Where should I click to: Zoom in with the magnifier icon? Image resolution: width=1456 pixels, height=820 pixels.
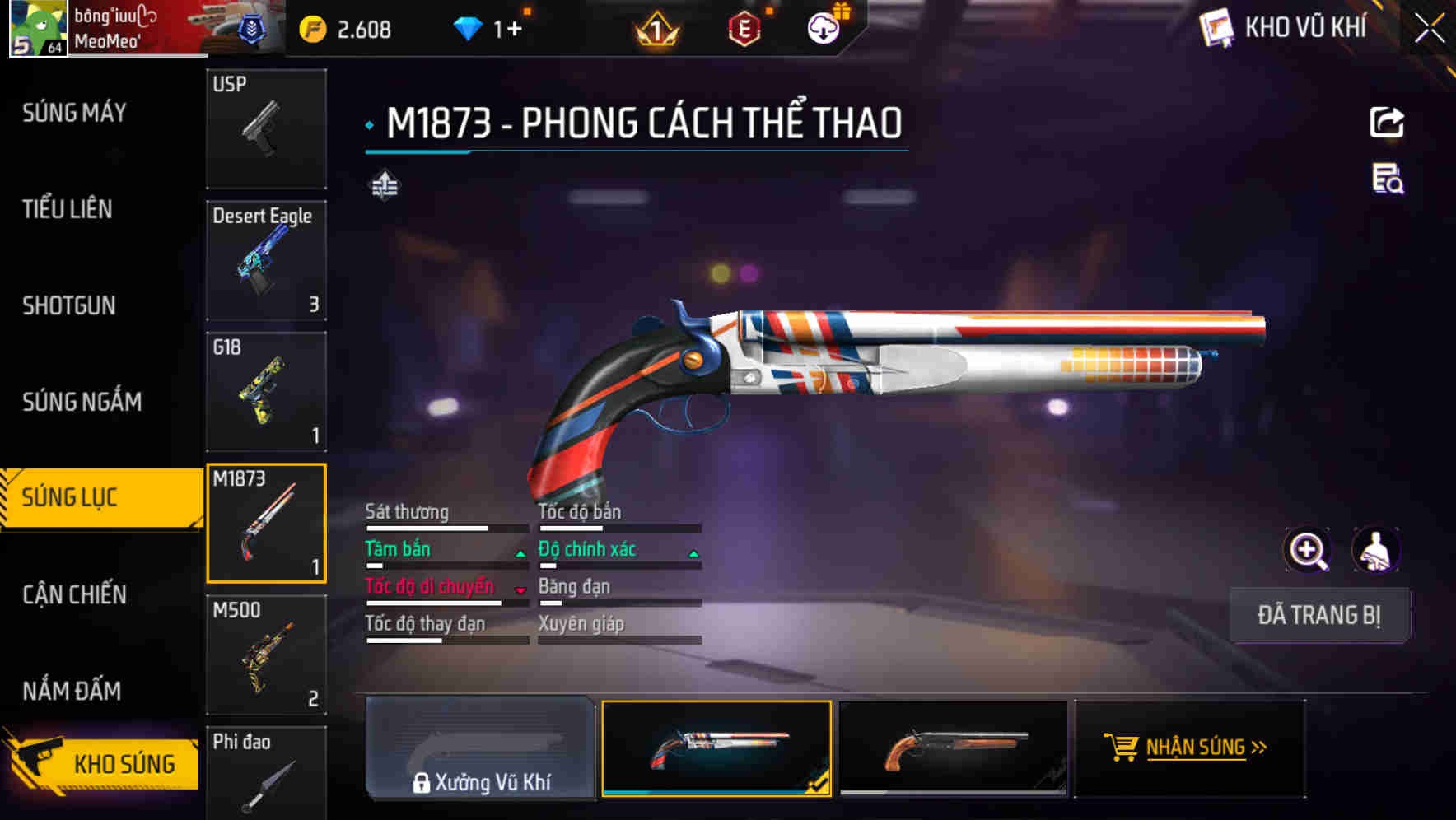tap(1308, 550)
